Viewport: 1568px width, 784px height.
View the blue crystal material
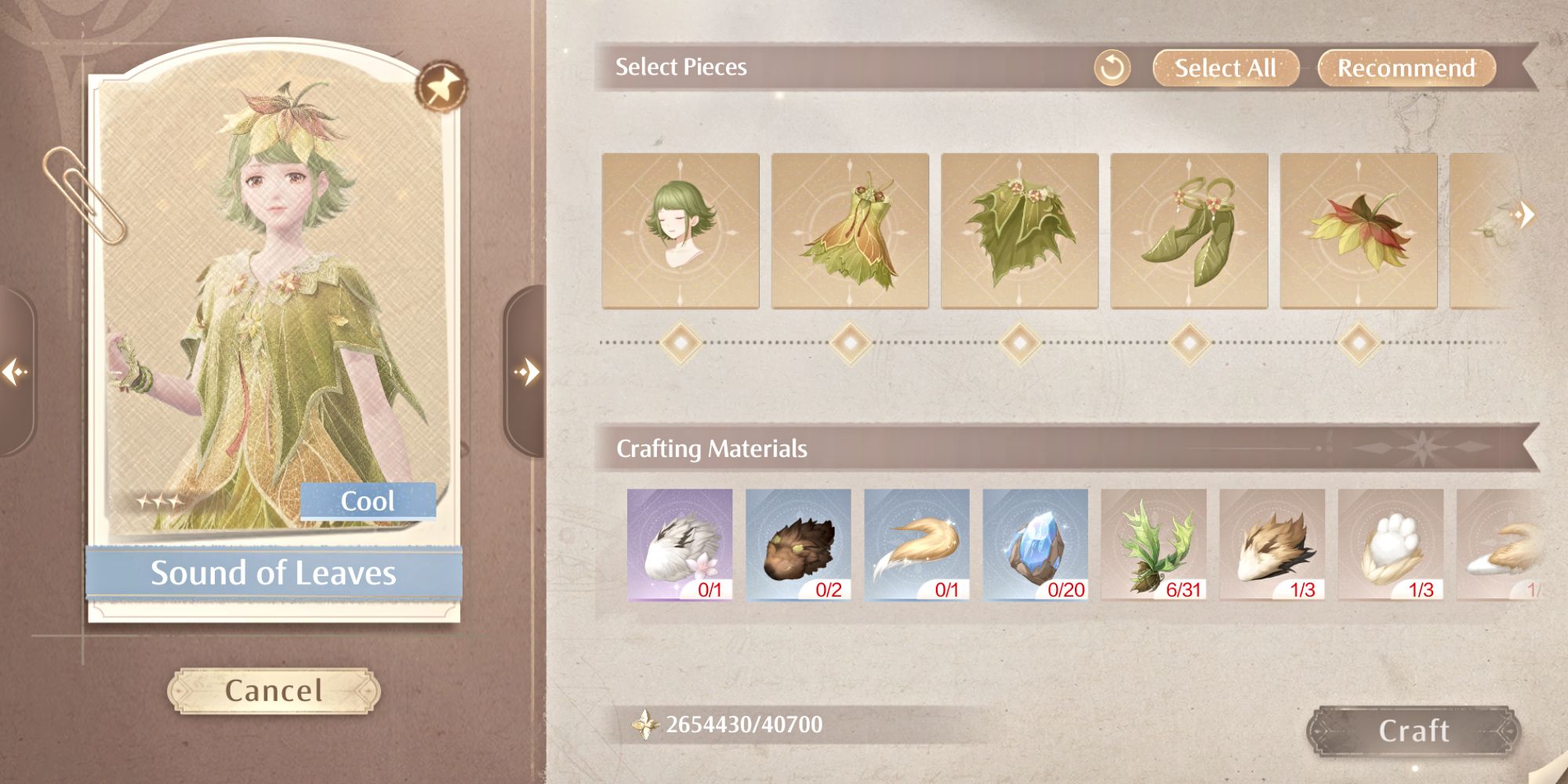point(1035,545)
